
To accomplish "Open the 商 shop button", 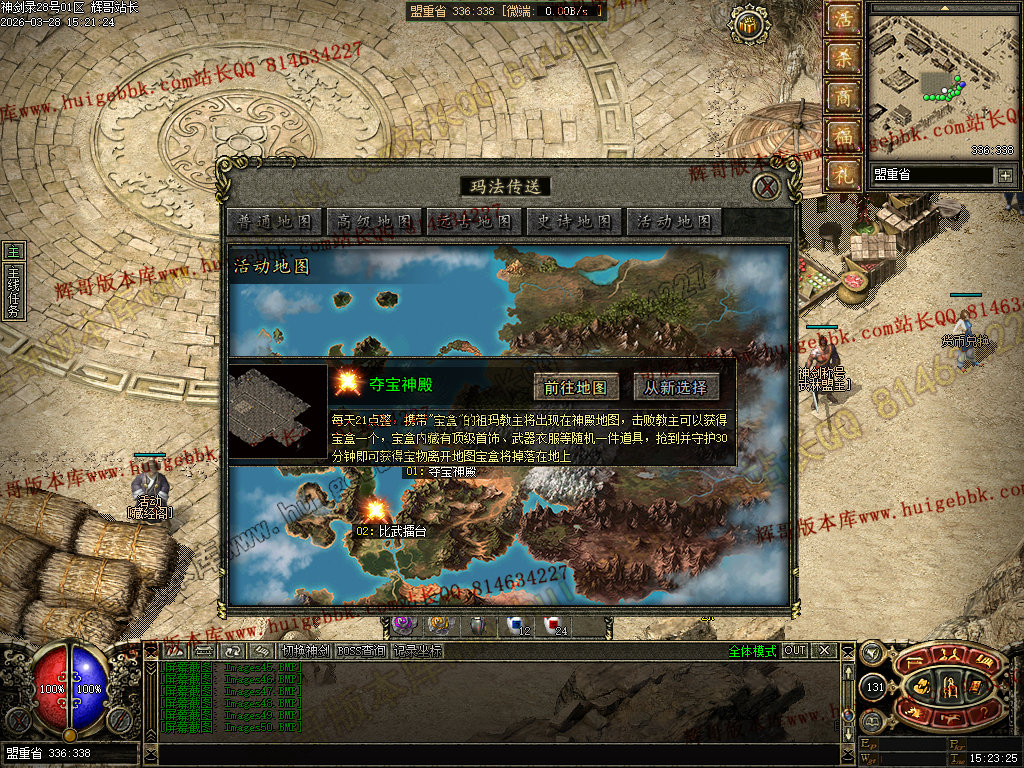I will coord(844,97).
